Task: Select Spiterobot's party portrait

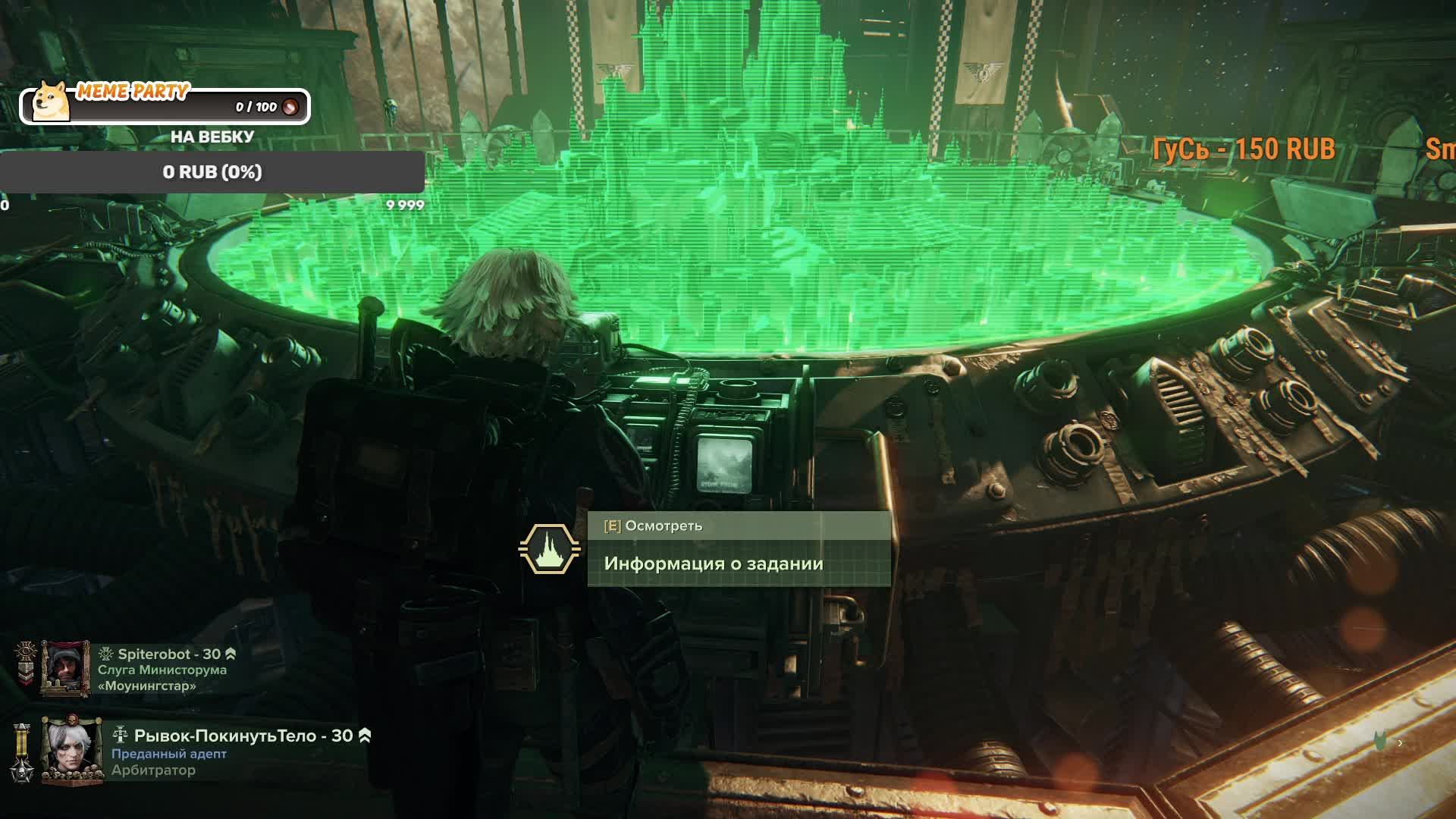Action: 65,669
